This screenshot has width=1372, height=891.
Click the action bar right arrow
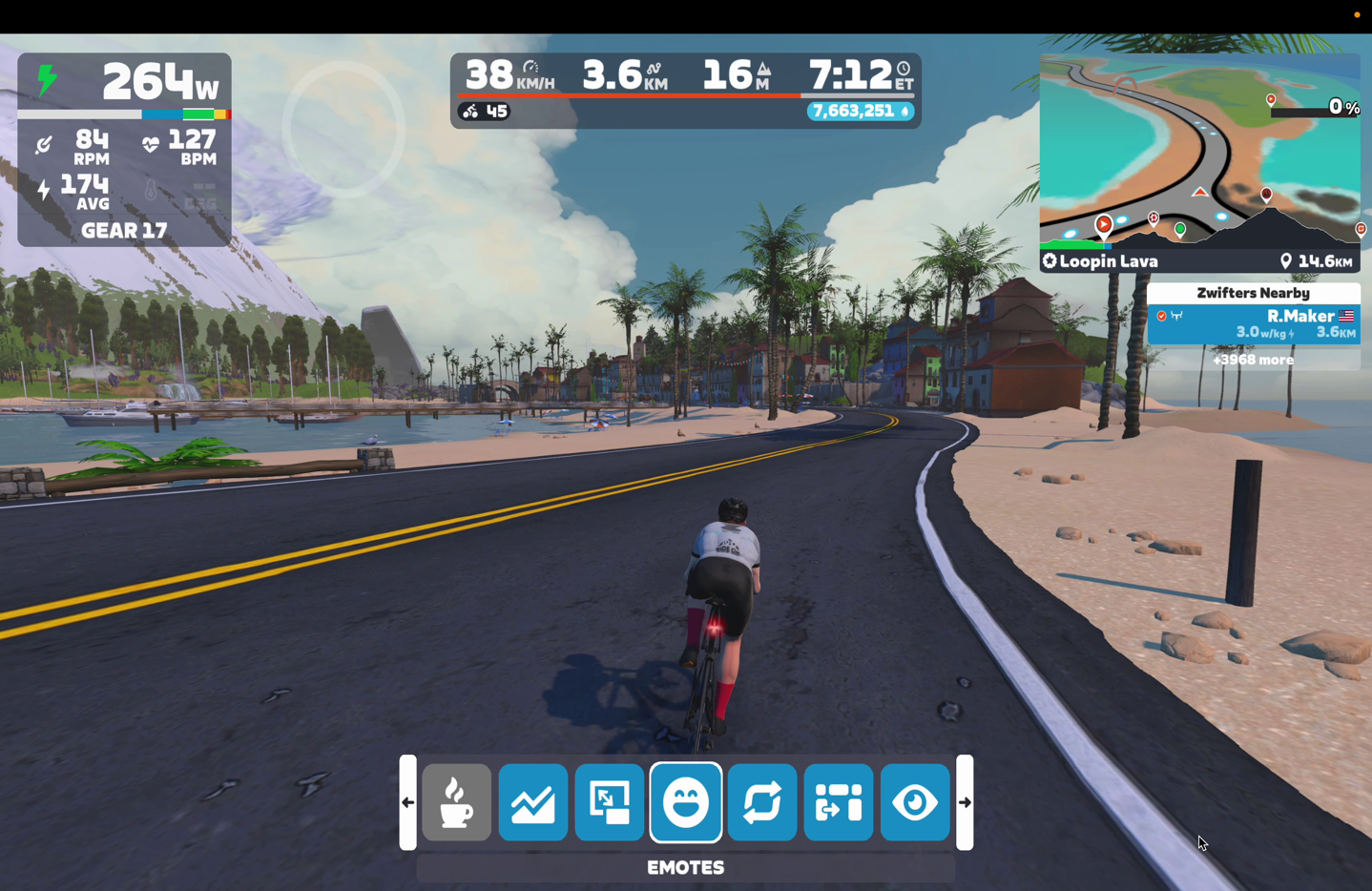tap(965, 802)
